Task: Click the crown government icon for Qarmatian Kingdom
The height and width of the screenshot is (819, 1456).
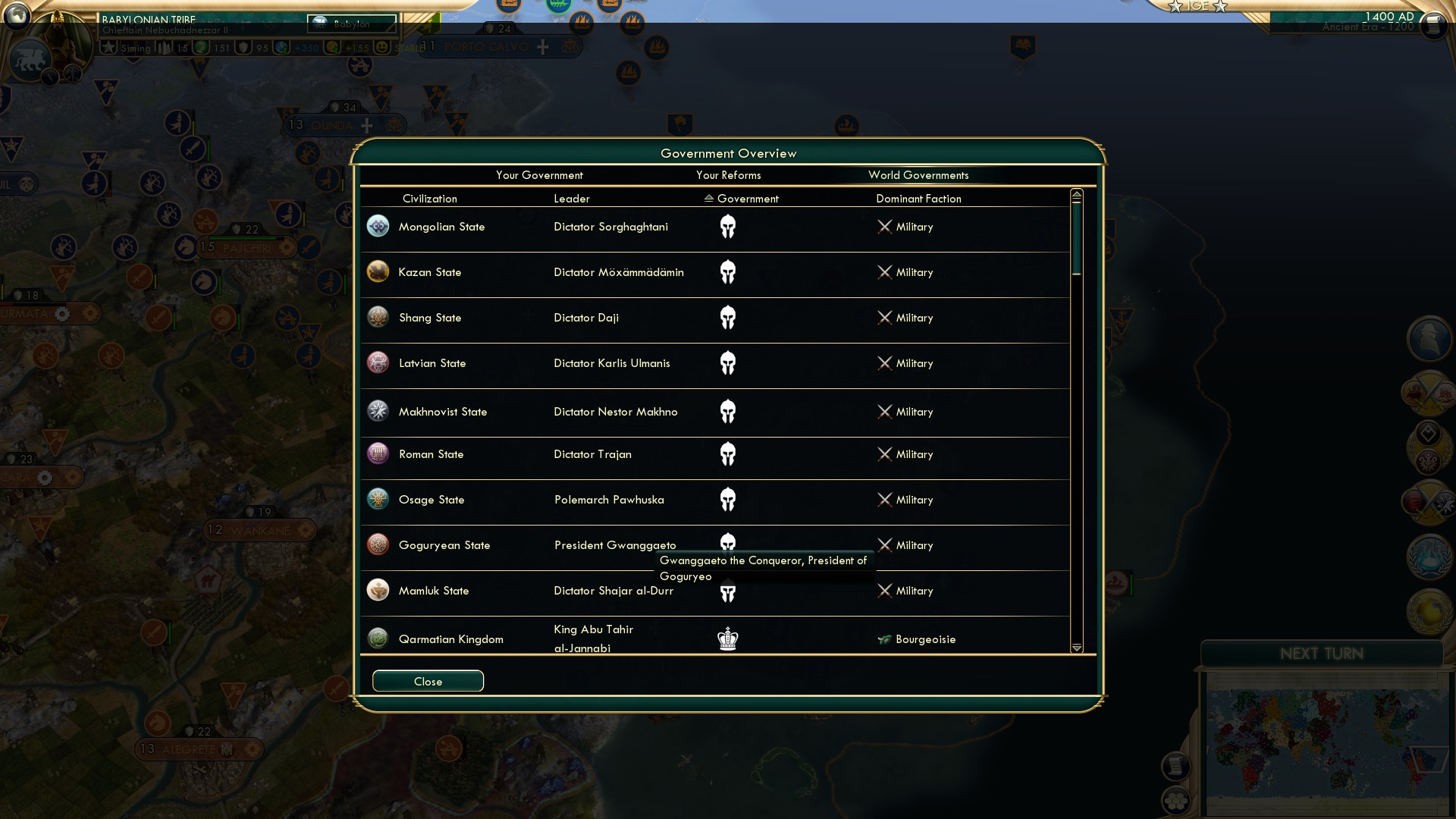Action: pos(729,639)
